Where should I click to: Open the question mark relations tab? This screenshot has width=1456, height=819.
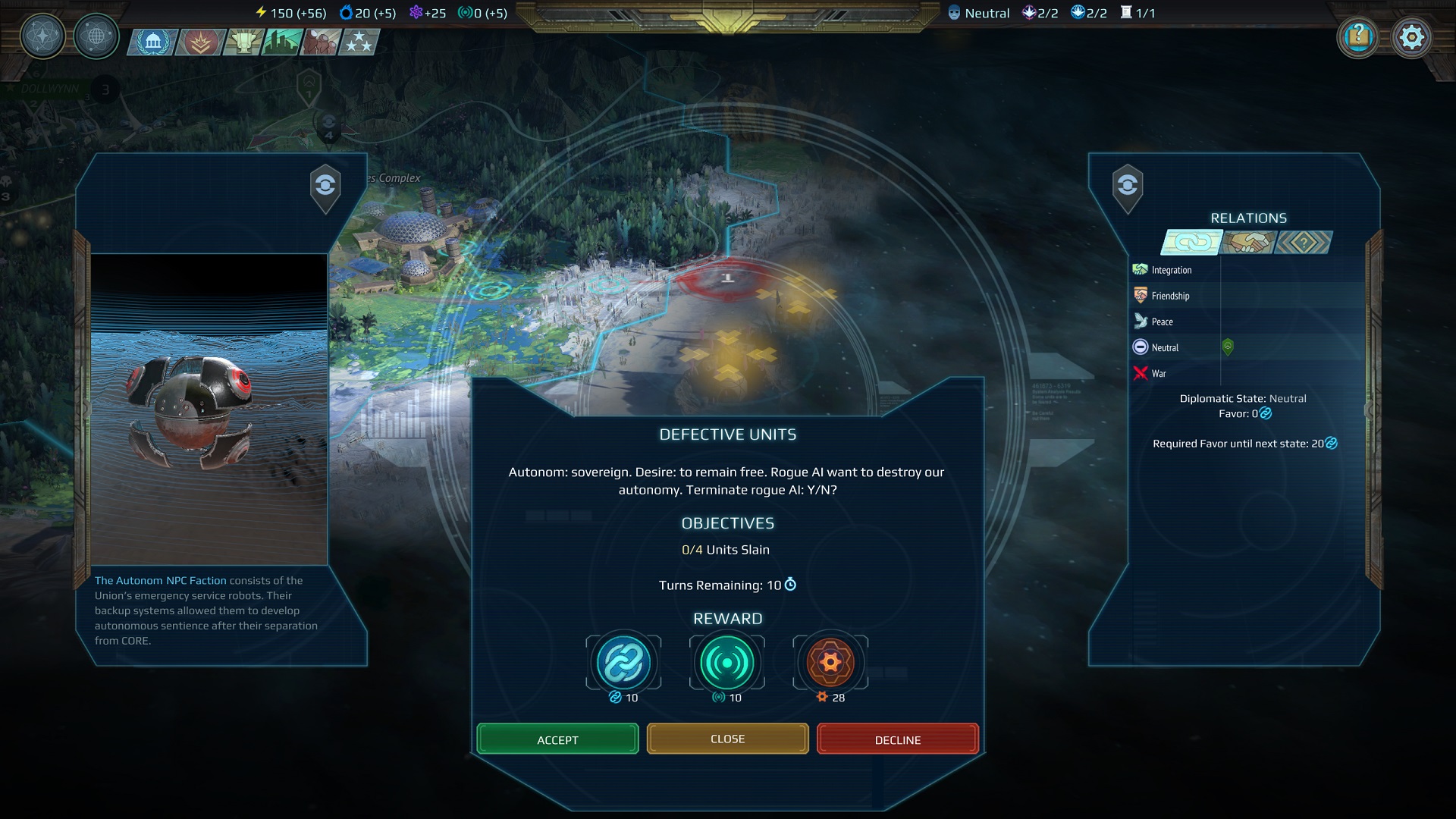click(x=1304, y=243)
